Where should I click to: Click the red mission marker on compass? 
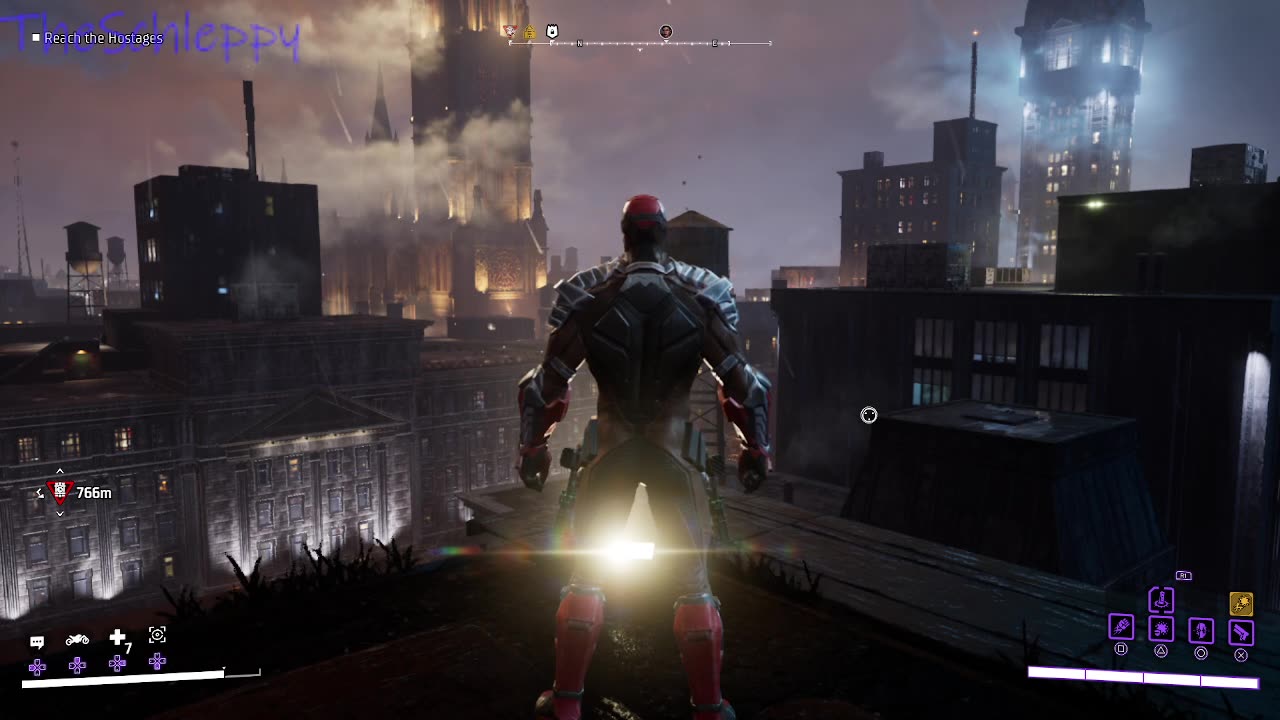point(512,32)
